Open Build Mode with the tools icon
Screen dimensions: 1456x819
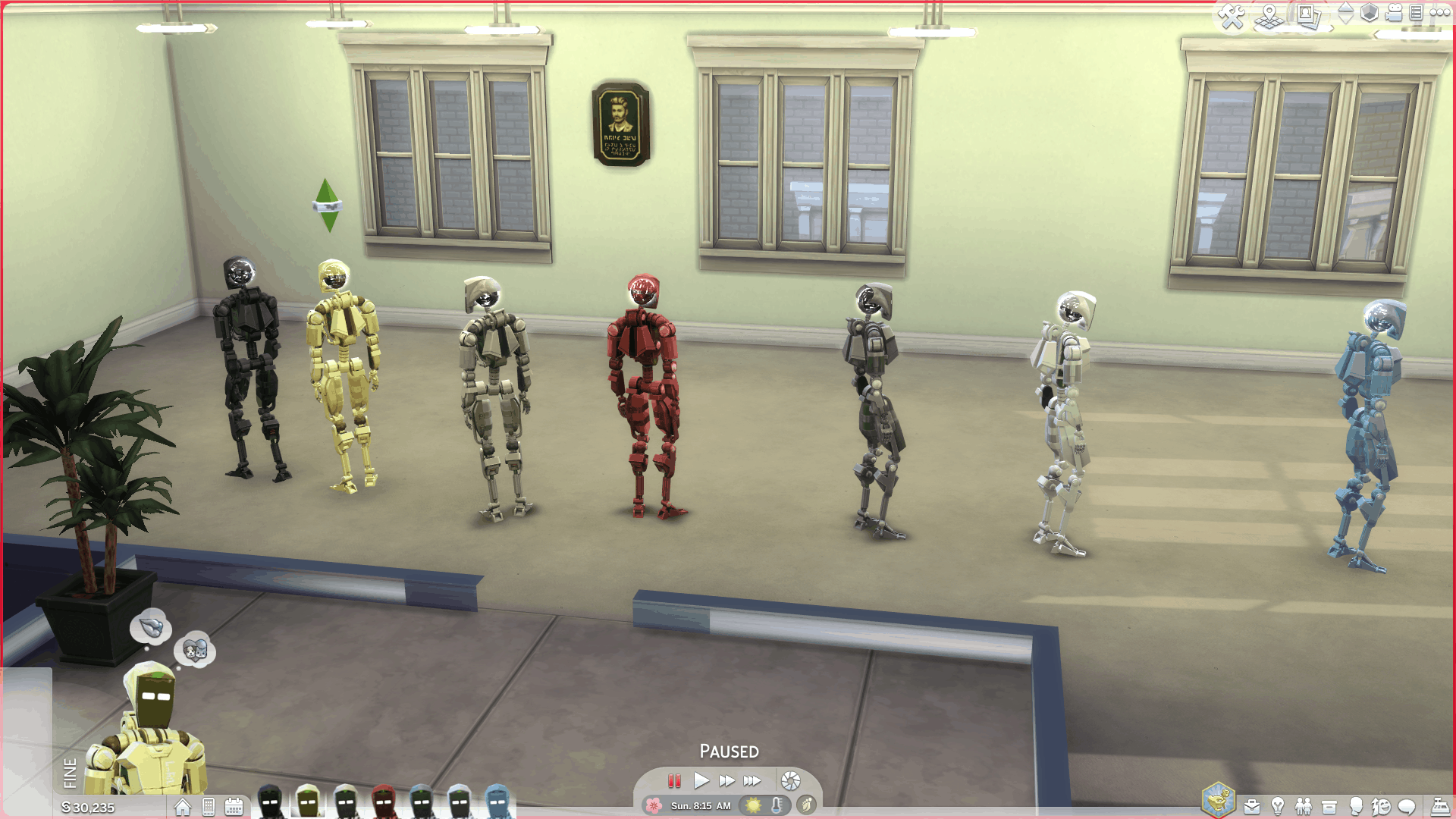[1232, 16]
